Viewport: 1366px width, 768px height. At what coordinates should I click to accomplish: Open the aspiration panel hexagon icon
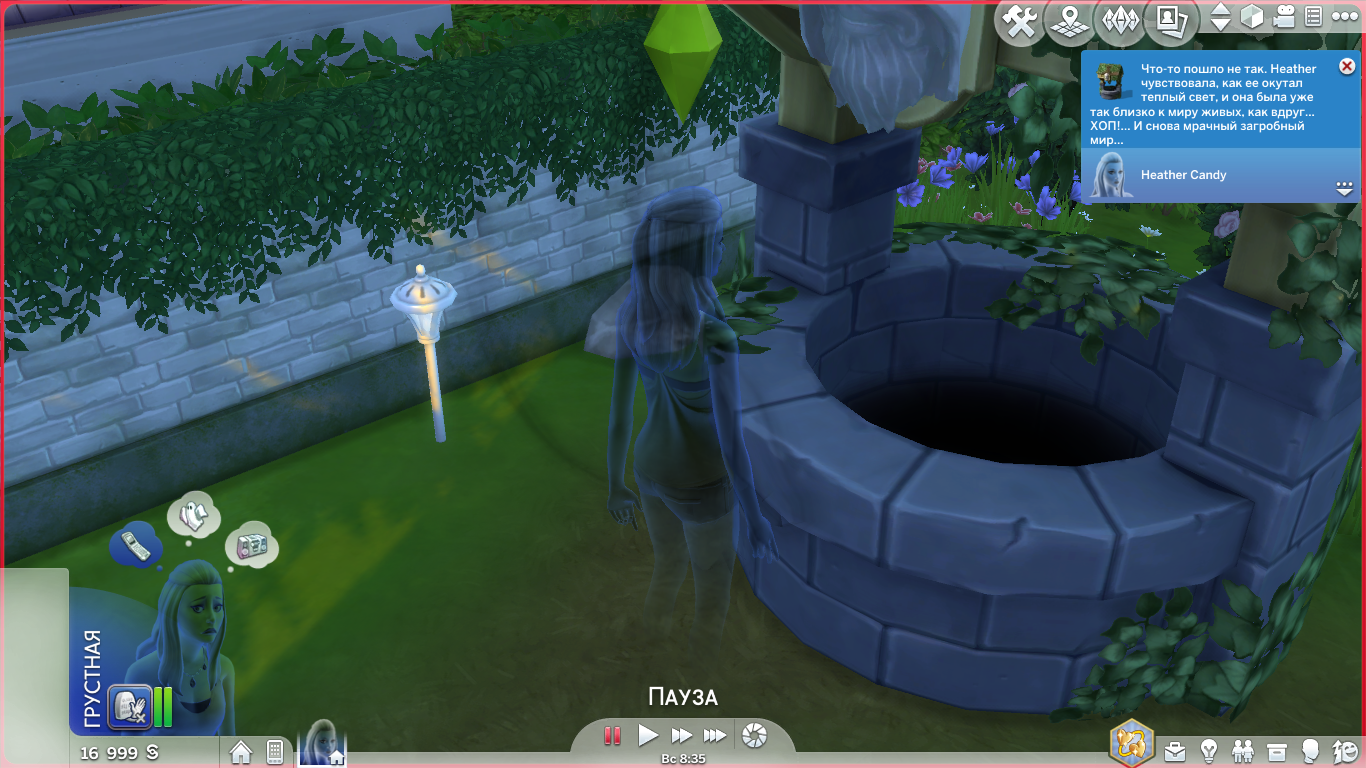[1132, 743]
